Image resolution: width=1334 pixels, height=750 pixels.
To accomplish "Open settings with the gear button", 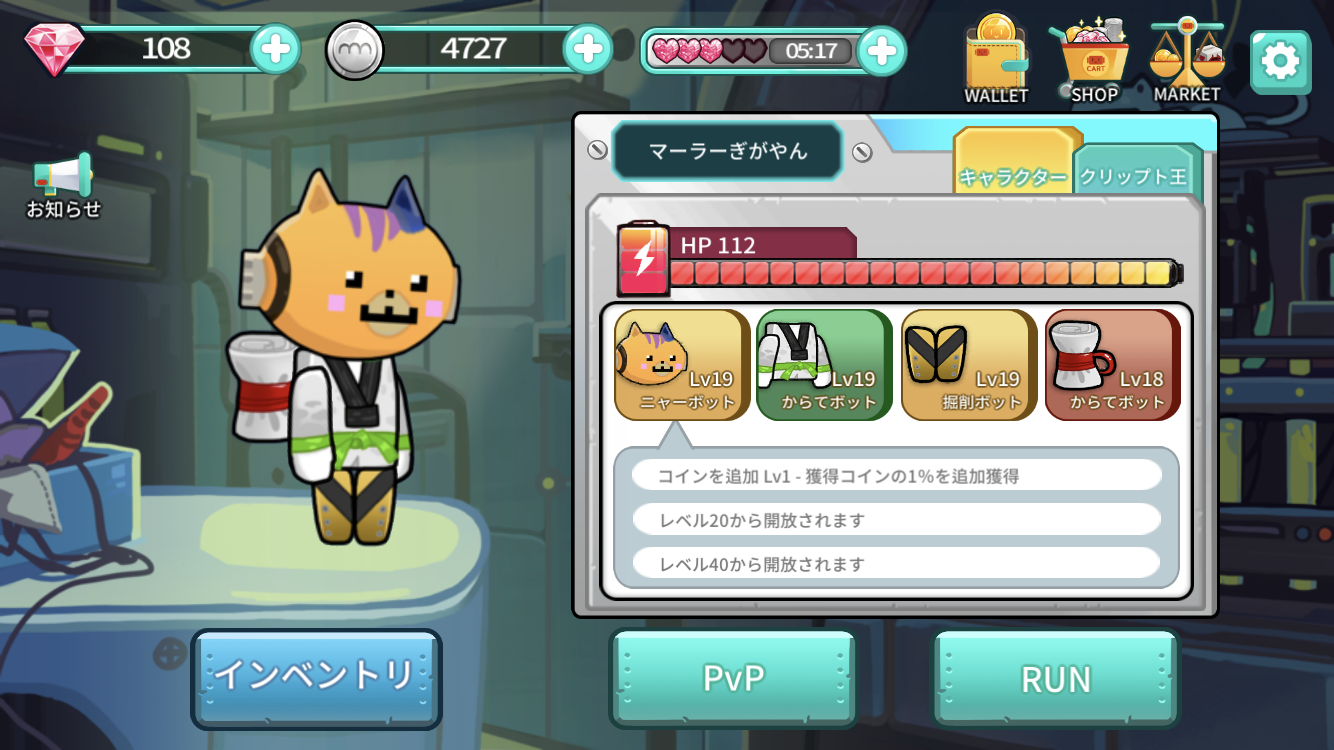I will pyautogui.click(x=1280, y=62).
